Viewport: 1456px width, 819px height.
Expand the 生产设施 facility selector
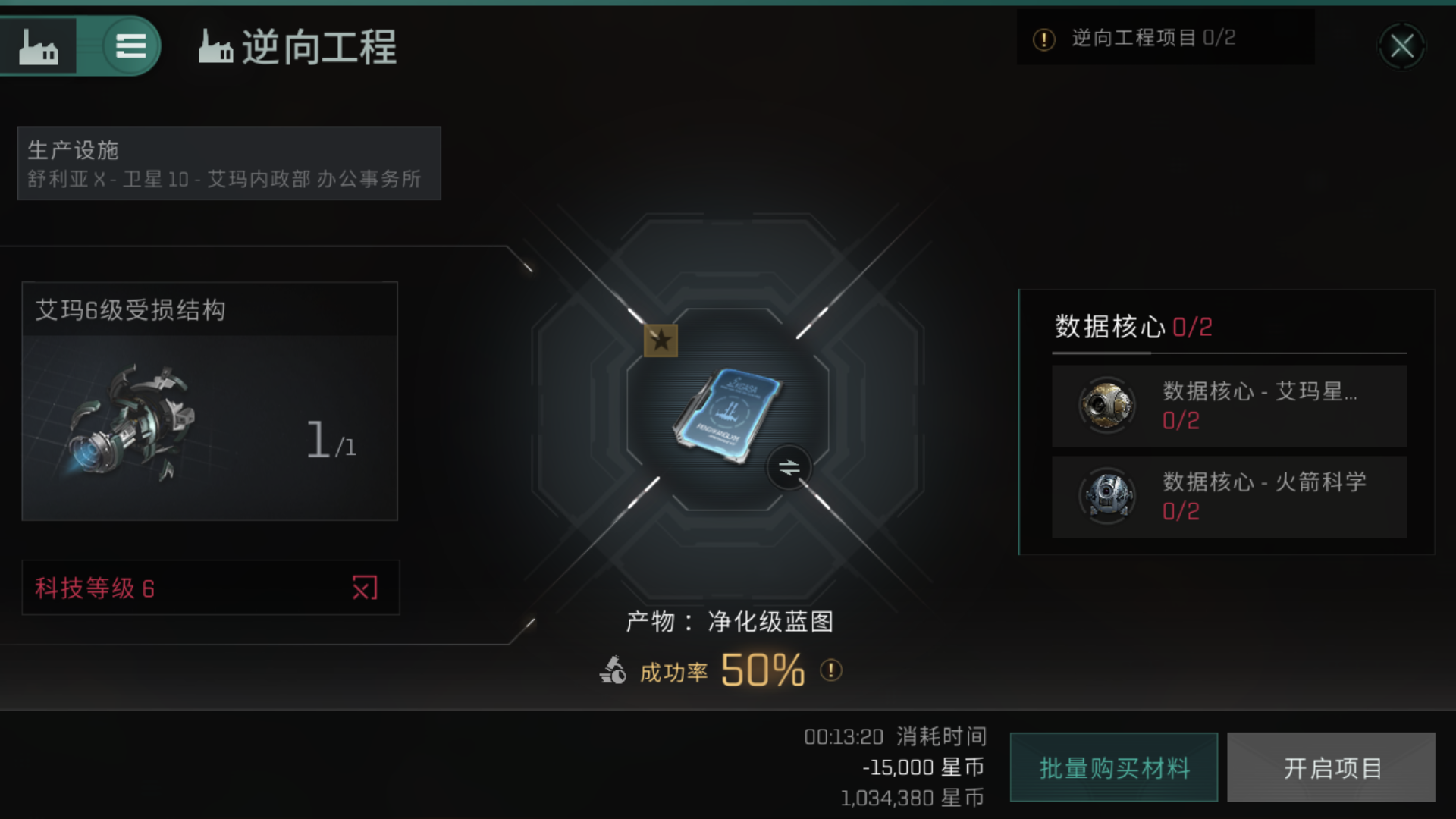point(227,163)
